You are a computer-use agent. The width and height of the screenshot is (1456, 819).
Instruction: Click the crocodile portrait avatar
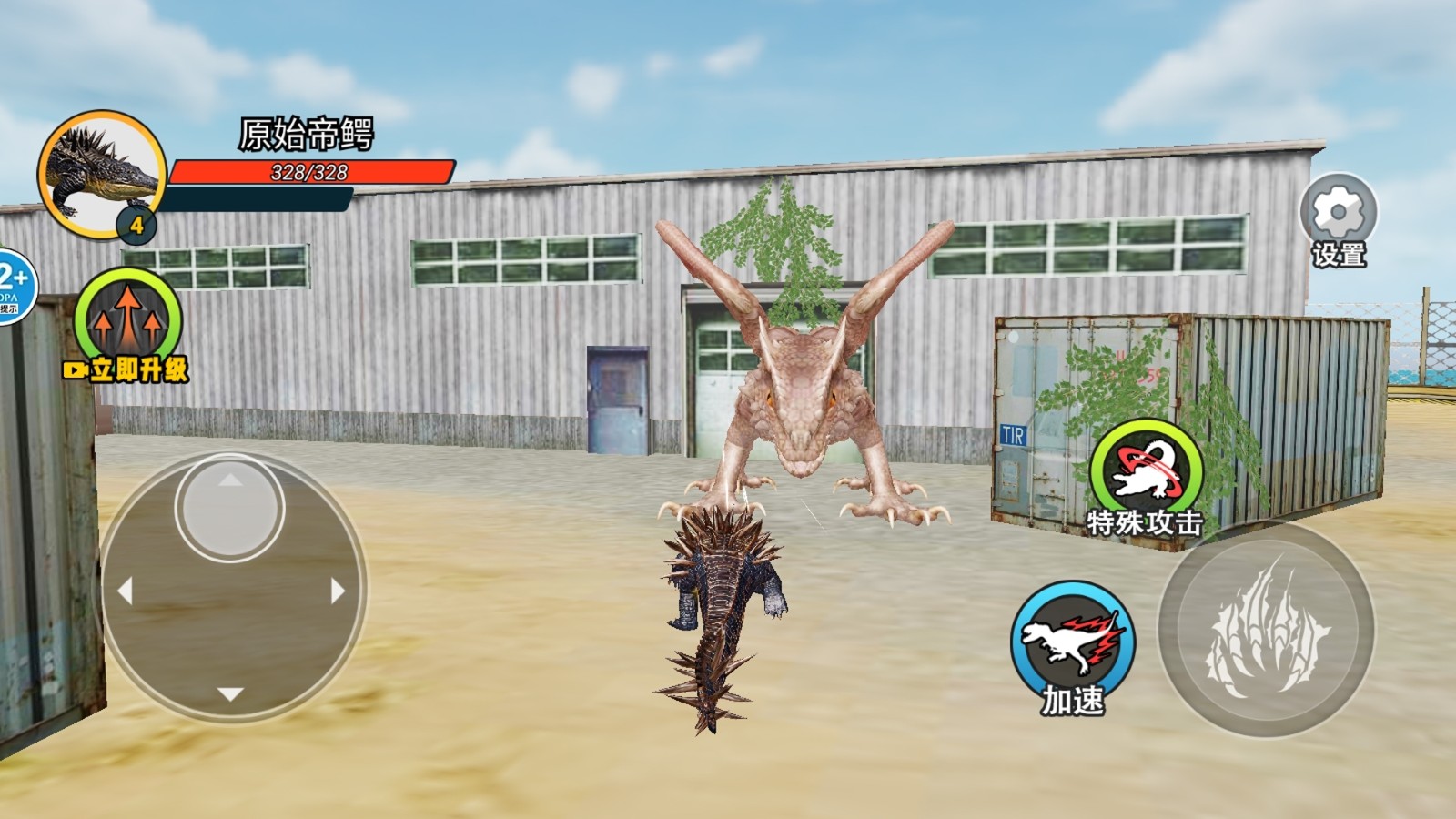tap(100, 172)
